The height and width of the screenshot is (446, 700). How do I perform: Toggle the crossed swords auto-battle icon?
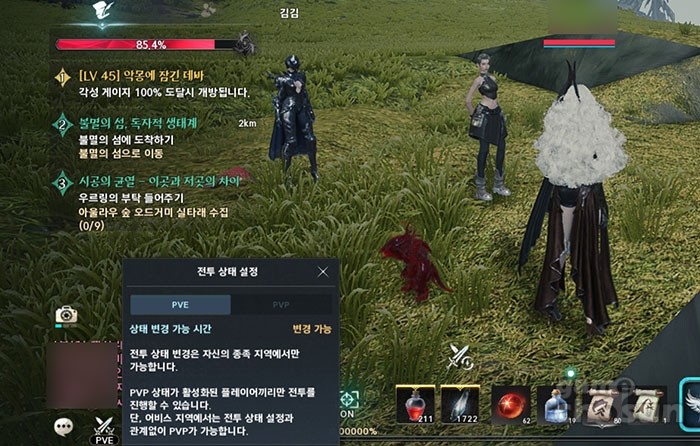click(x=461, y=355)
